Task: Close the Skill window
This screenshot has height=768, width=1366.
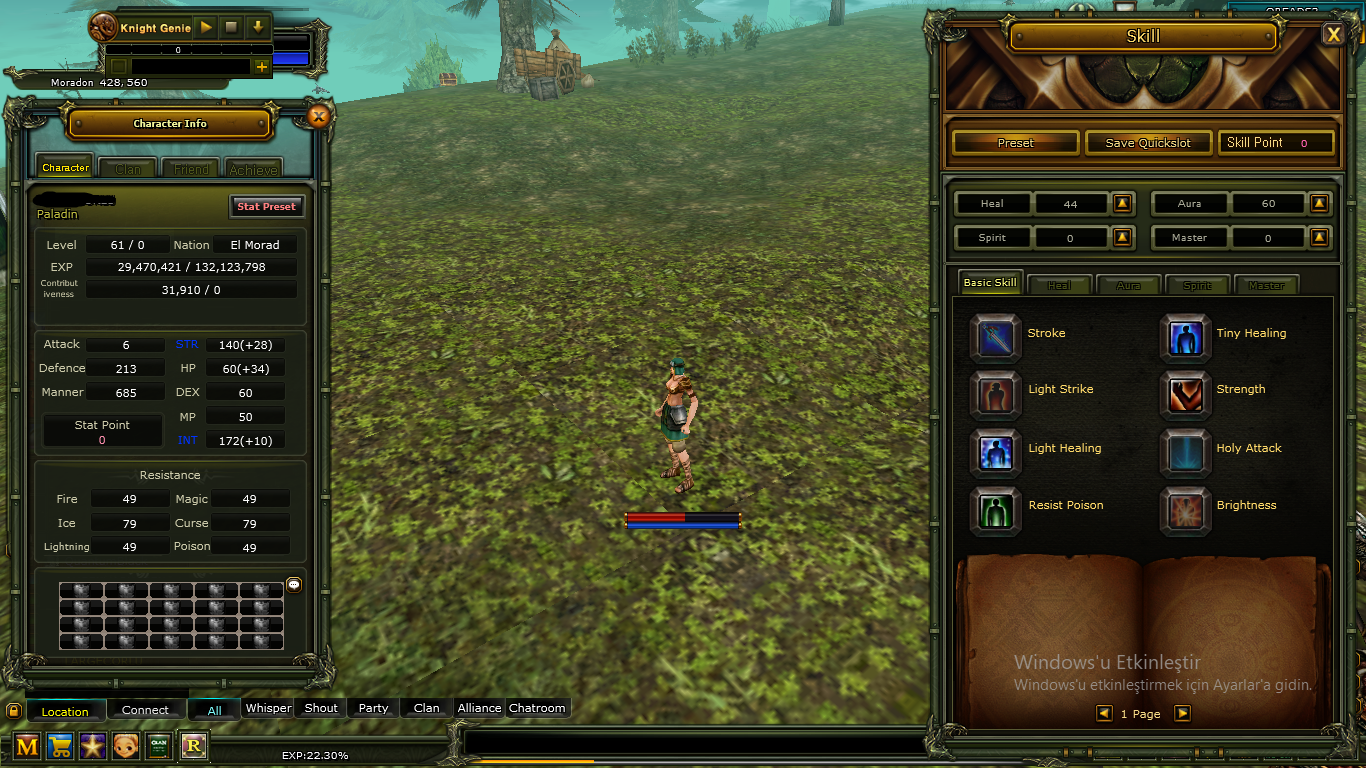Action: click(x=1333, y=35)
